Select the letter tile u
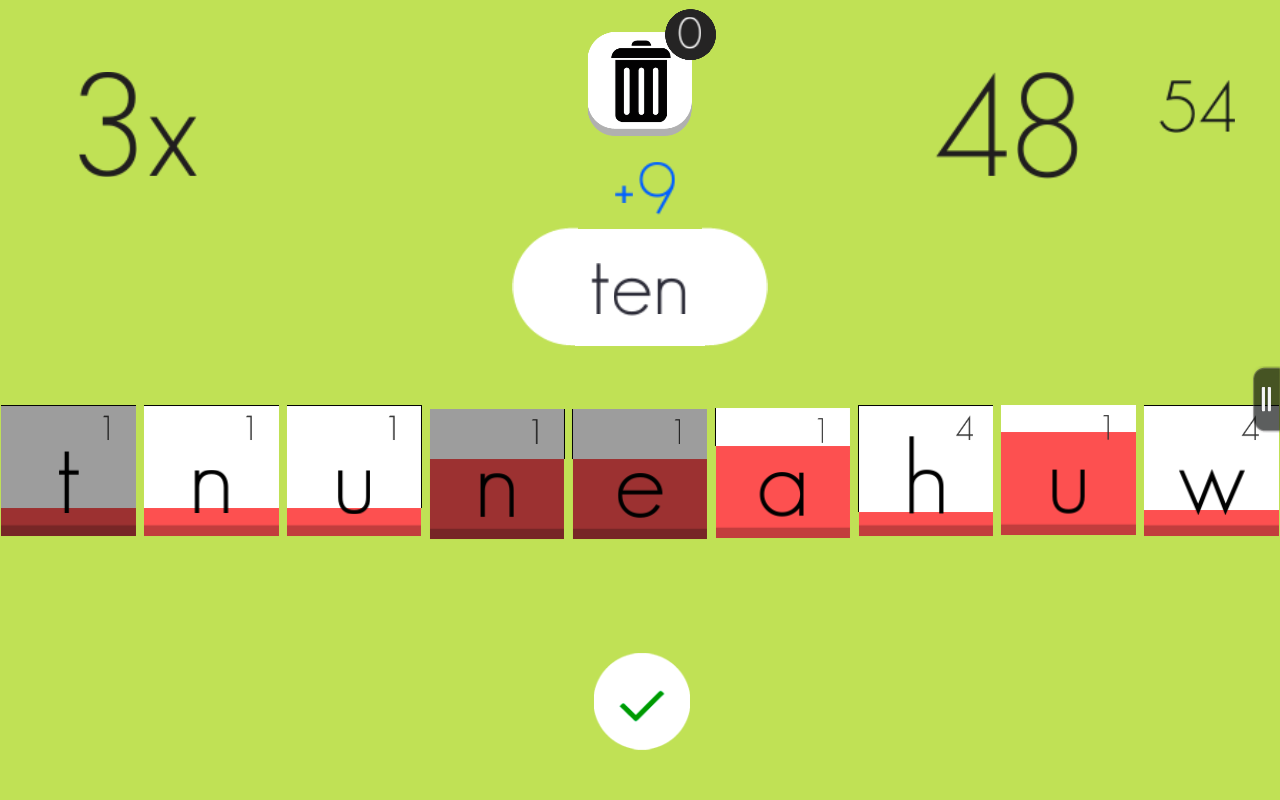This screenshot has height=800, width=1280. pyautogui.click(x=353, y=470)
